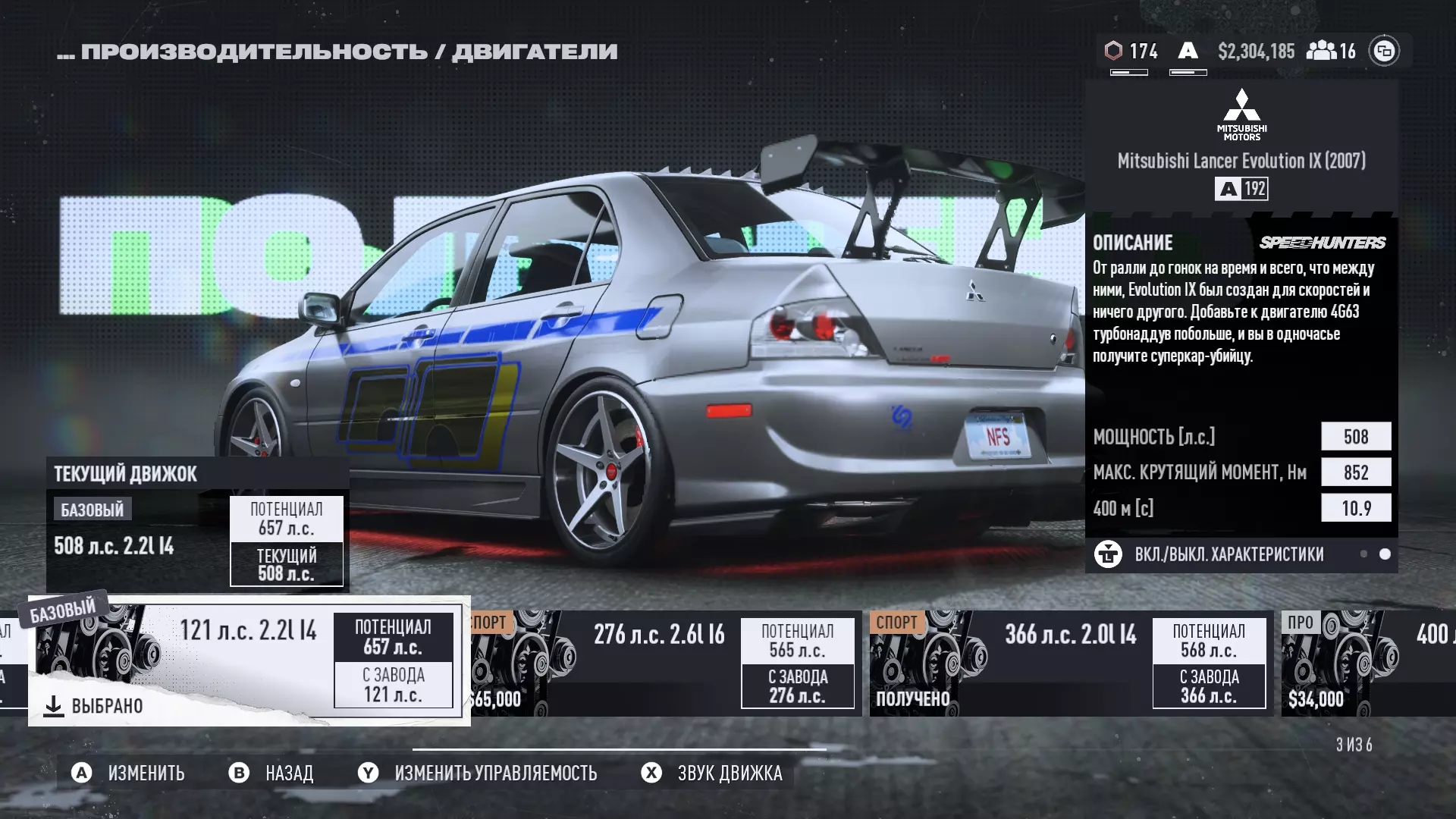
Task: Choose the 276 л.с. 2.6l I6 engine card
Action: click(x=665, y=664)
